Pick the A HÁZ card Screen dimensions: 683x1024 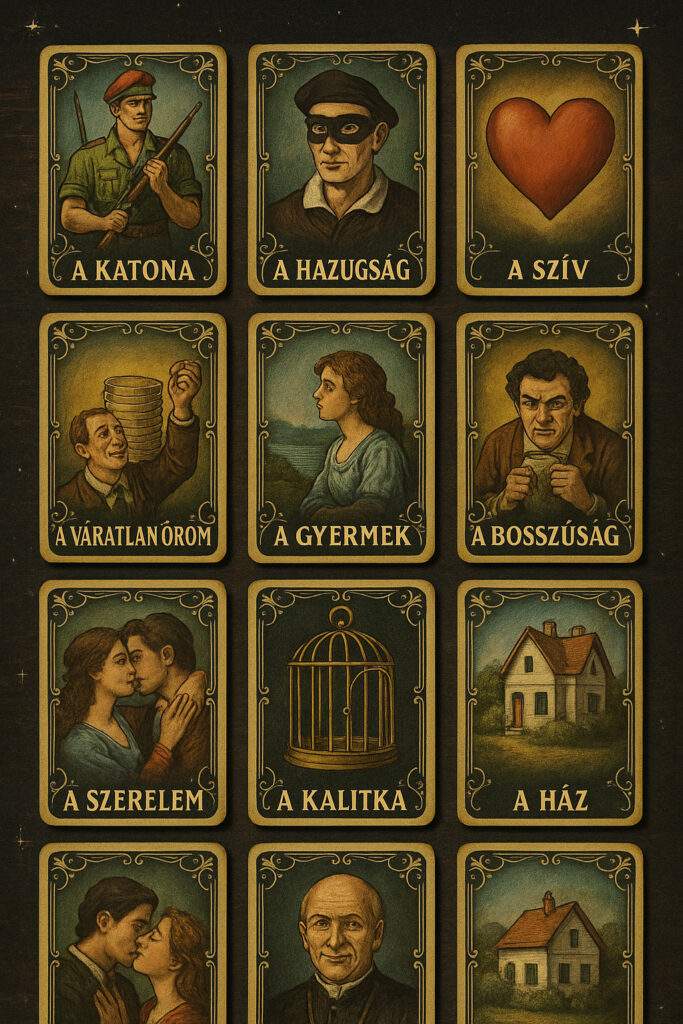[549, 702]
